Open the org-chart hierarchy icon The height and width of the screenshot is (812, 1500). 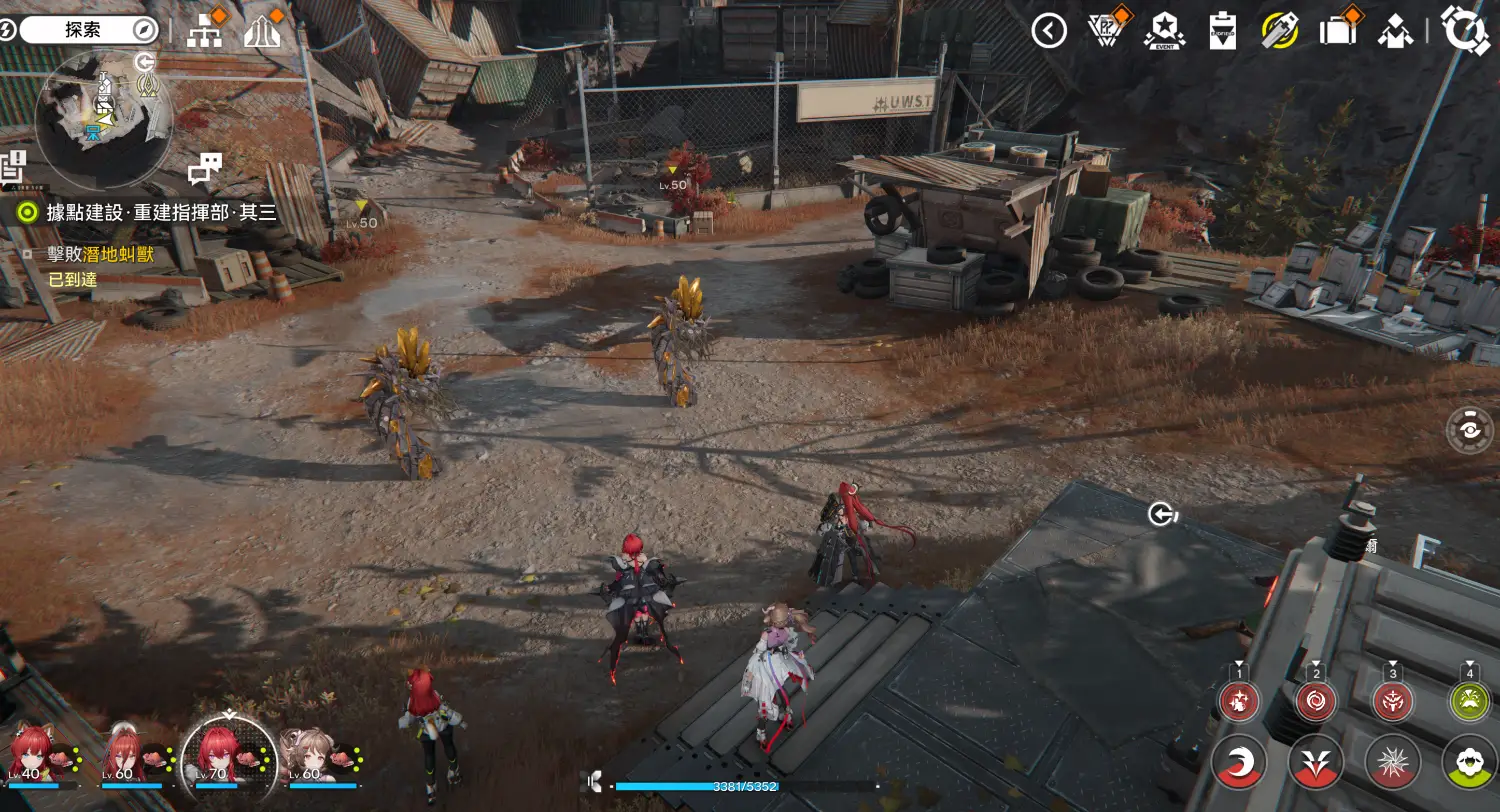coord(205,32)
